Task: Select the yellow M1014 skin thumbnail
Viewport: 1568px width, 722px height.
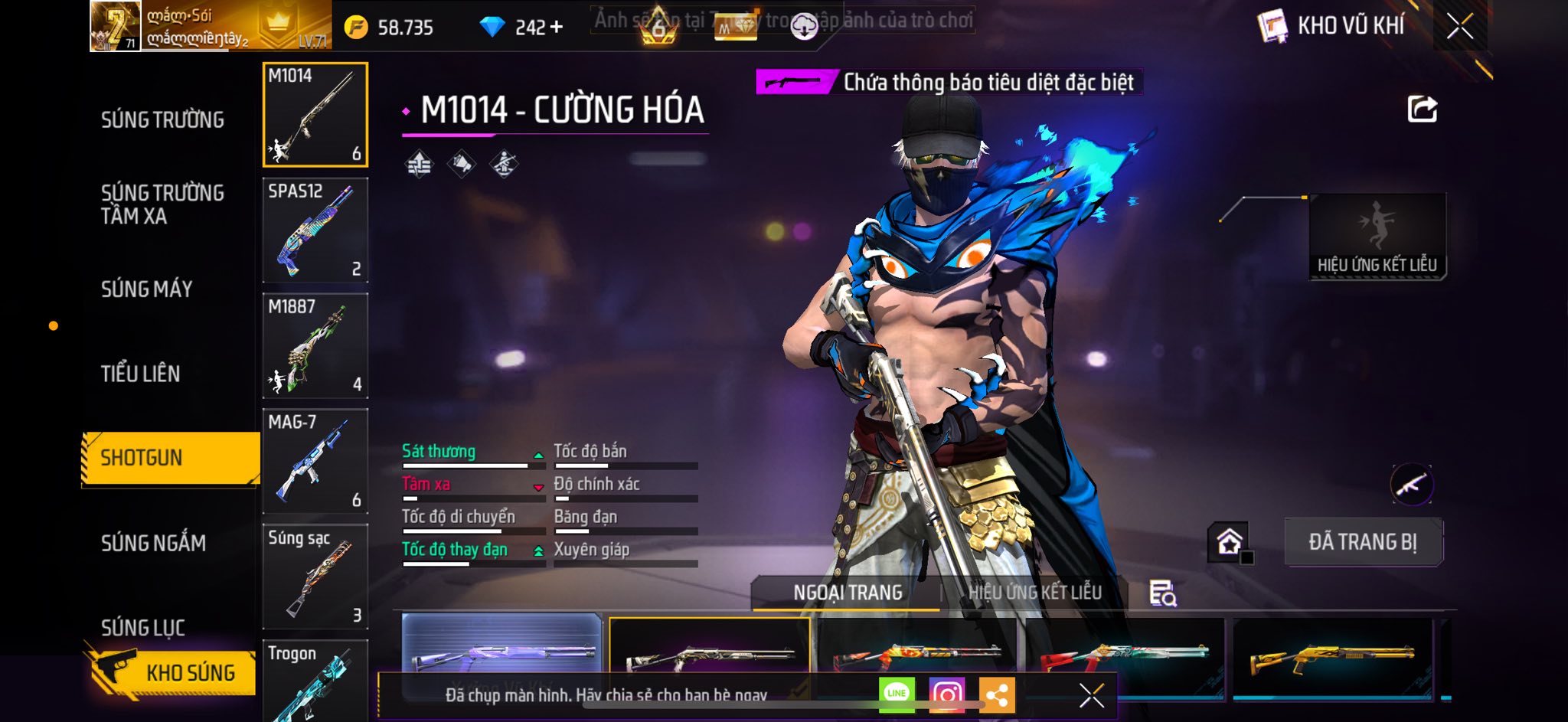Action: [x=1332, y=657]
